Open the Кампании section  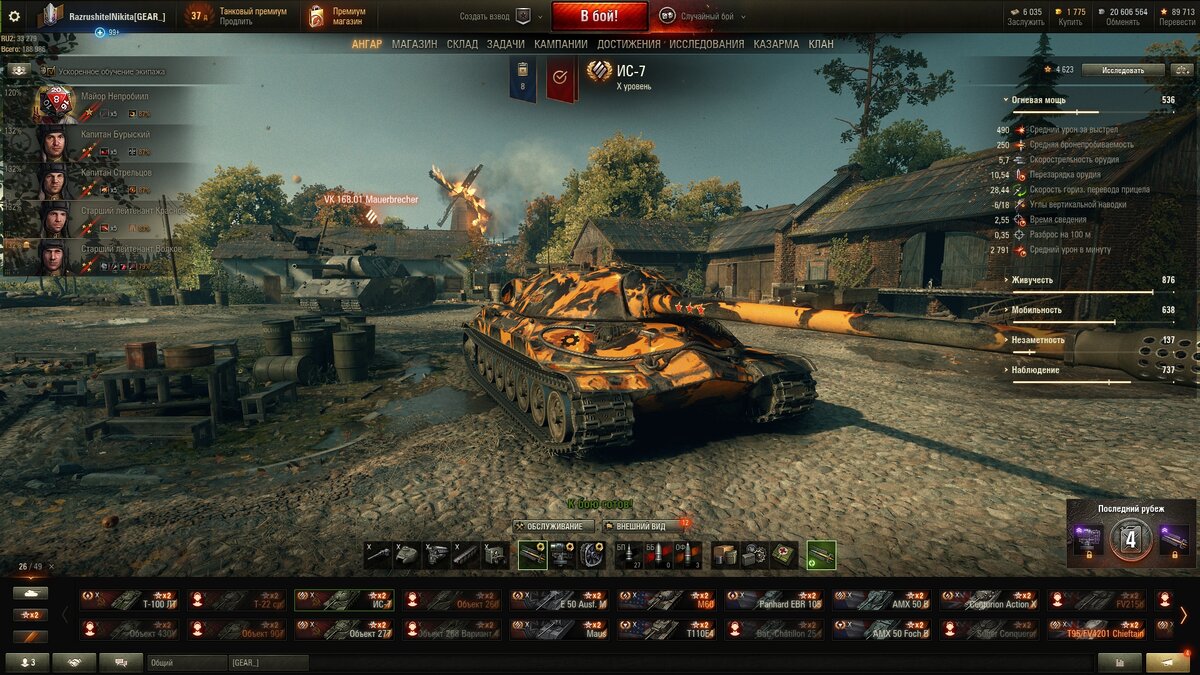click(560, 44)
